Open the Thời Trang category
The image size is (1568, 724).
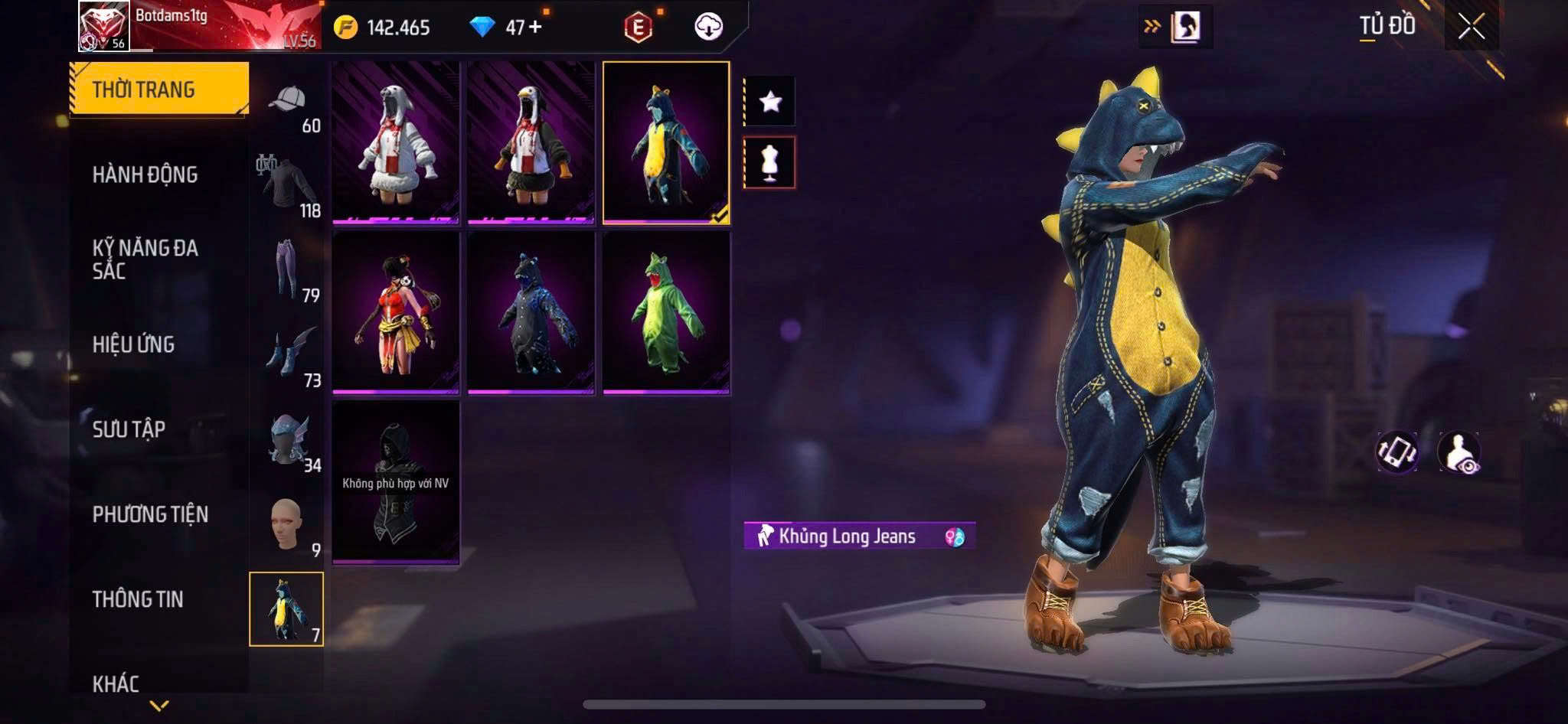[x=159, y=90]
